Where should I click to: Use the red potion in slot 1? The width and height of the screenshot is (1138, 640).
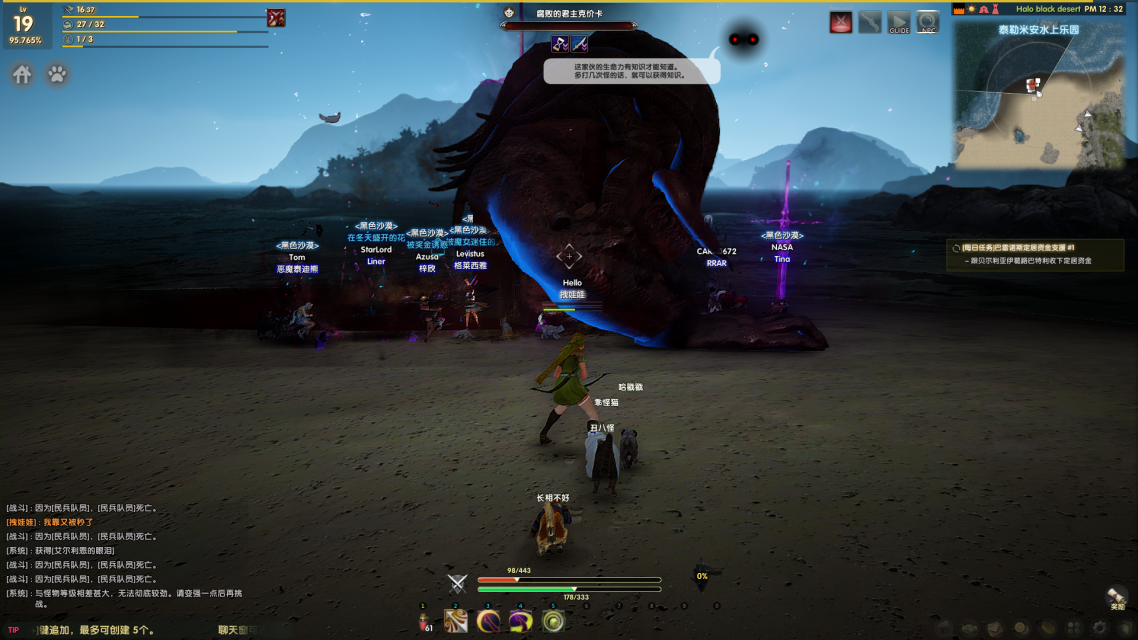(x=424, y=622)
